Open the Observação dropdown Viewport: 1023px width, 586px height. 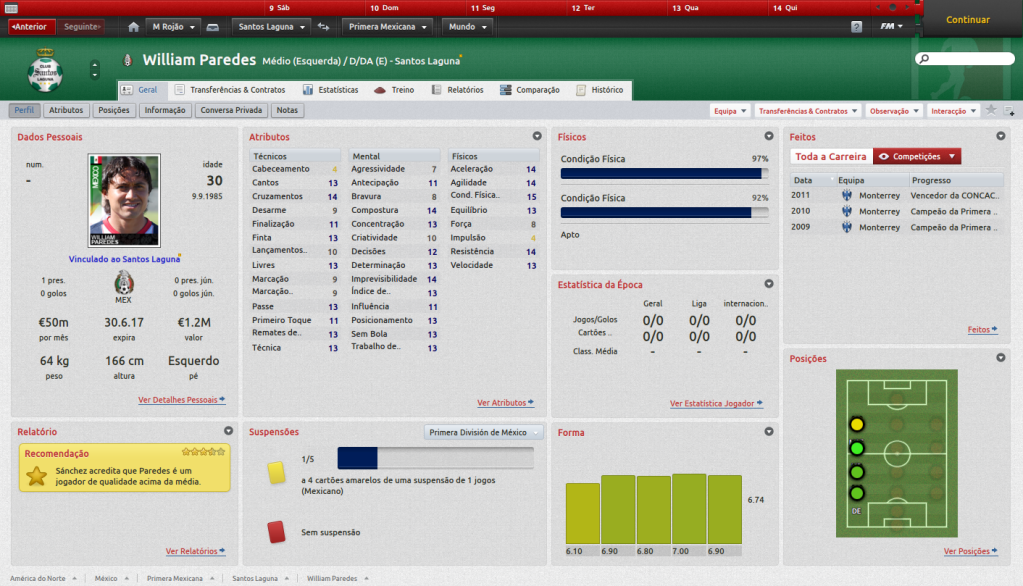(892, 111)
